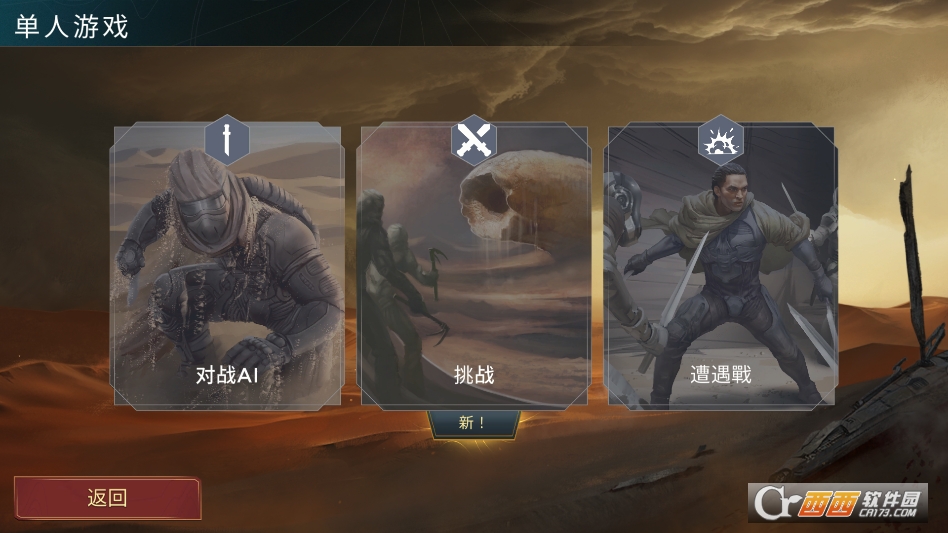
Task: Go back with the 返回 button
Action: point(107,498)
